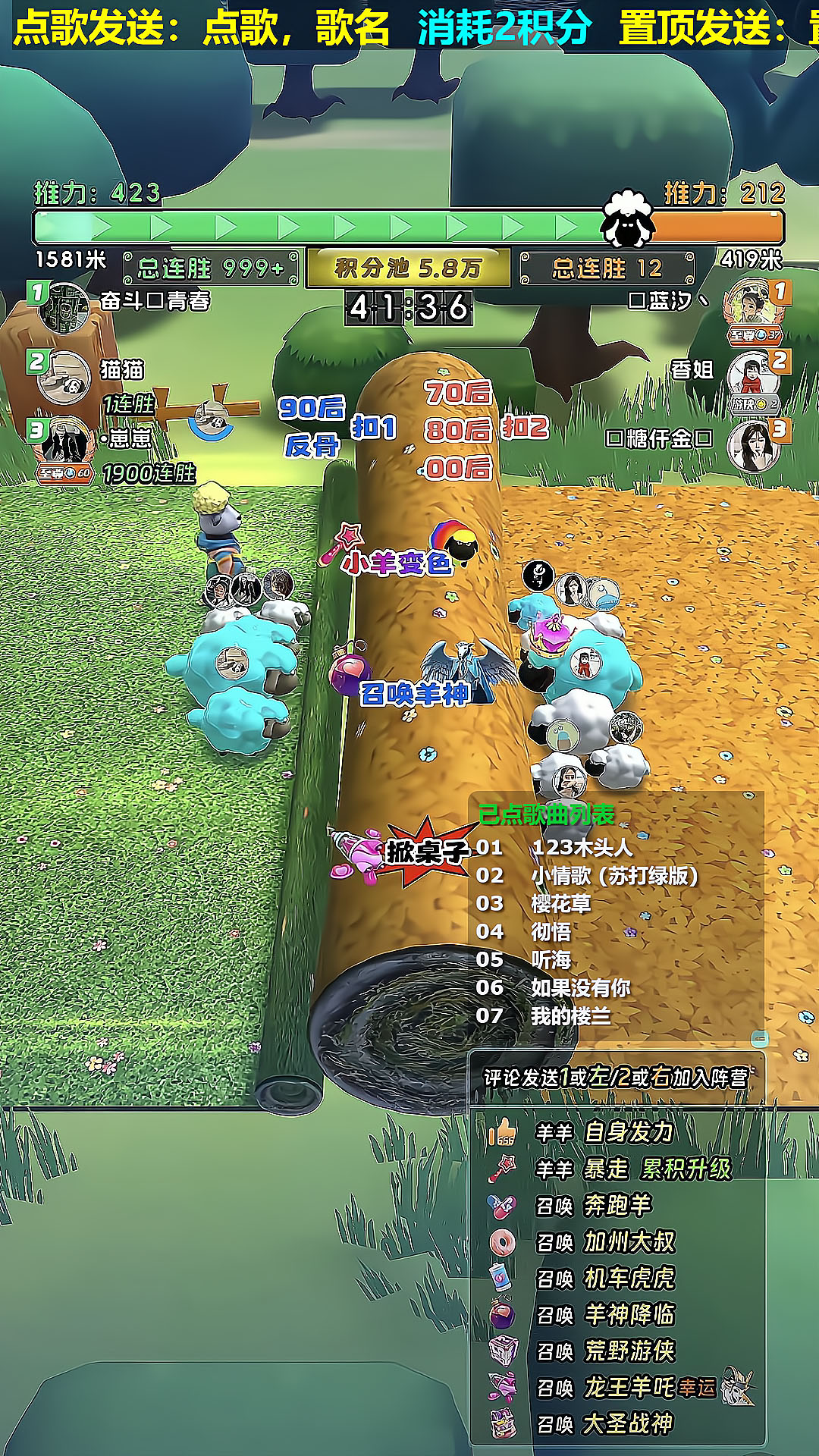The height and width of the screenshot is (1456, 819).
Task: Select the 我的楼兰 song row
Action: [x=570, y=1015]
